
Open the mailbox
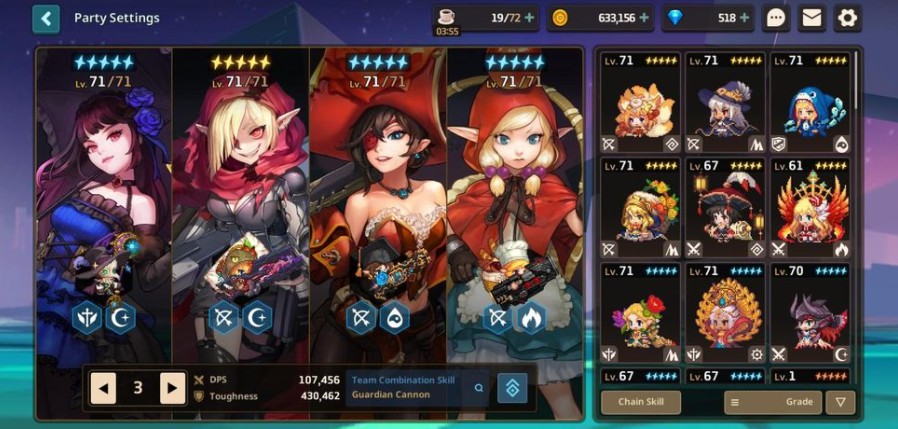[811, 18]
